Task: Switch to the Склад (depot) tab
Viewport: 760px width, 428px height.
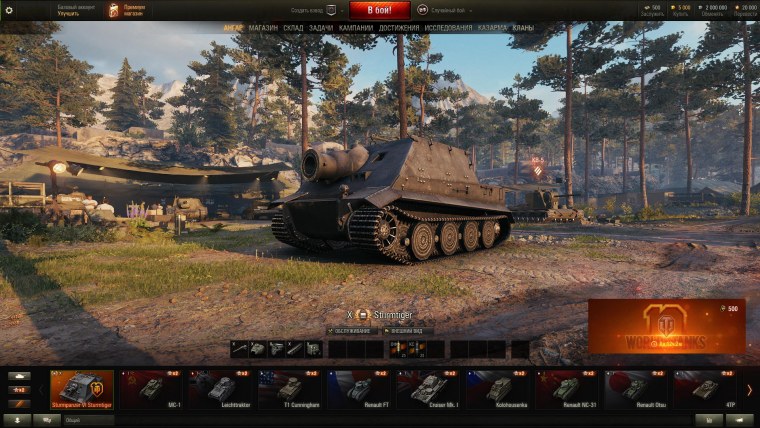Action: pos(293,29)
